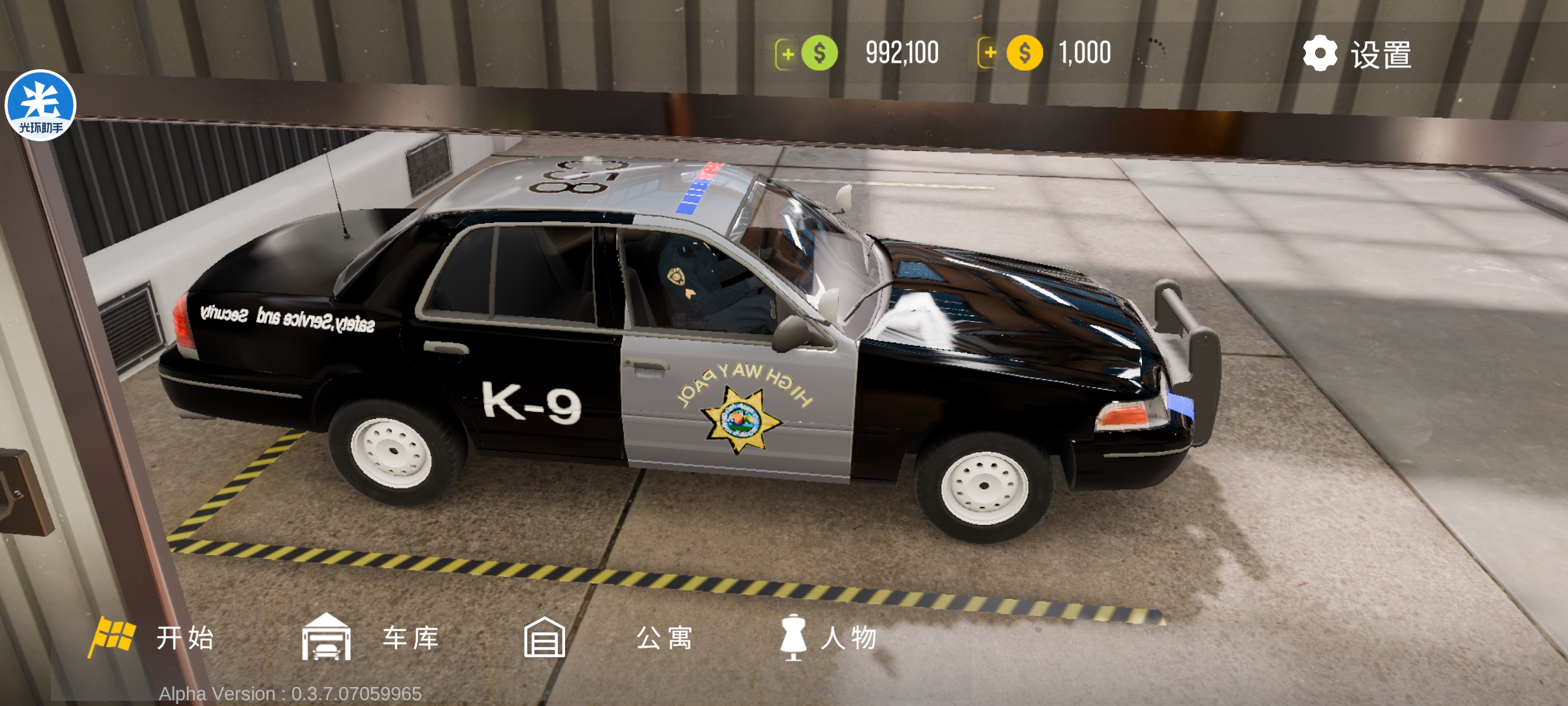This screenshot has width=1568, height=706.
Task: Open the 设置 settings menu
Action: tap(1358, 54)
